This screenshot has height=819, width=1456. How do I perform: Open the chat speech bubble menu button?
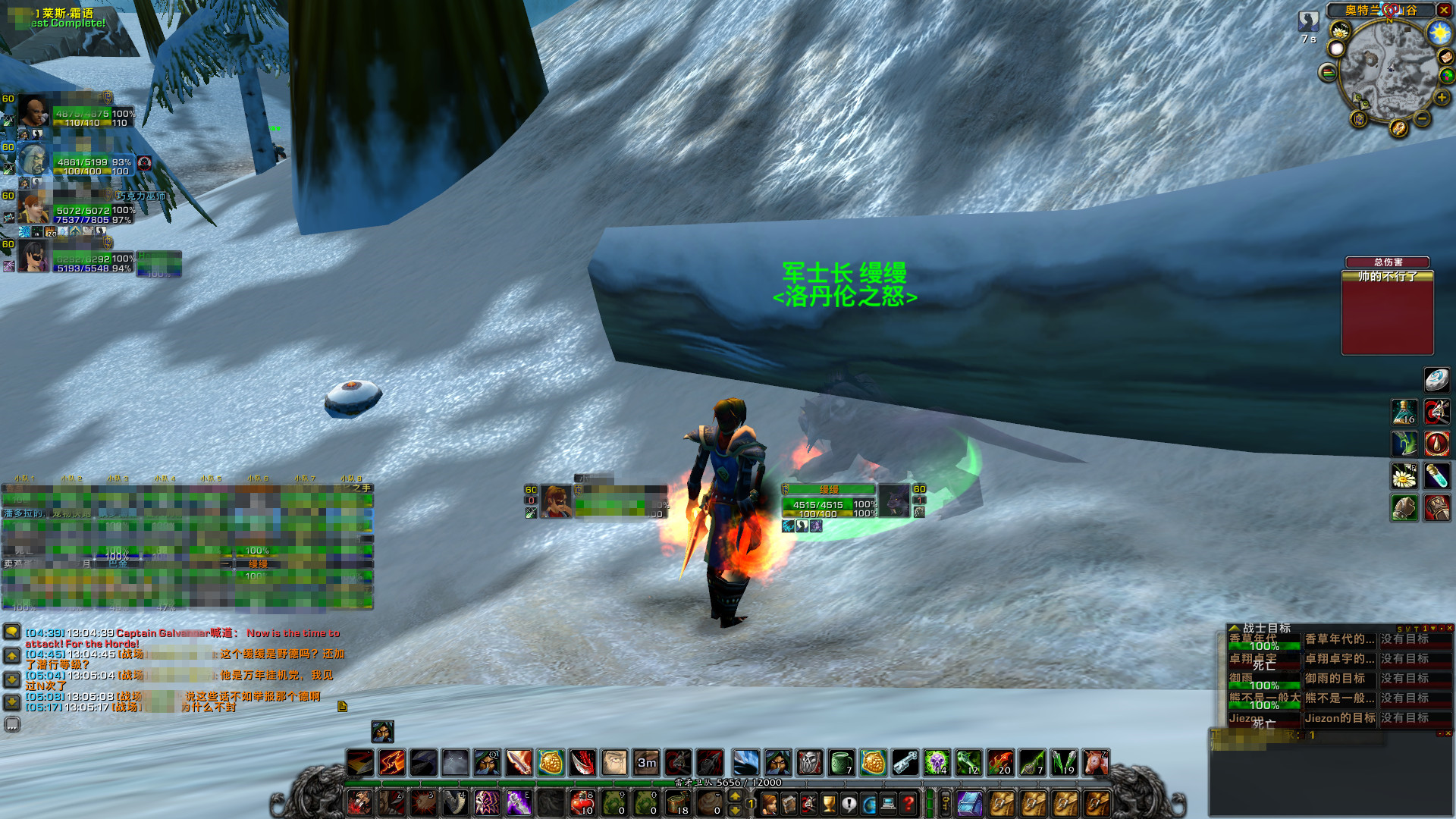coord(12,632)
